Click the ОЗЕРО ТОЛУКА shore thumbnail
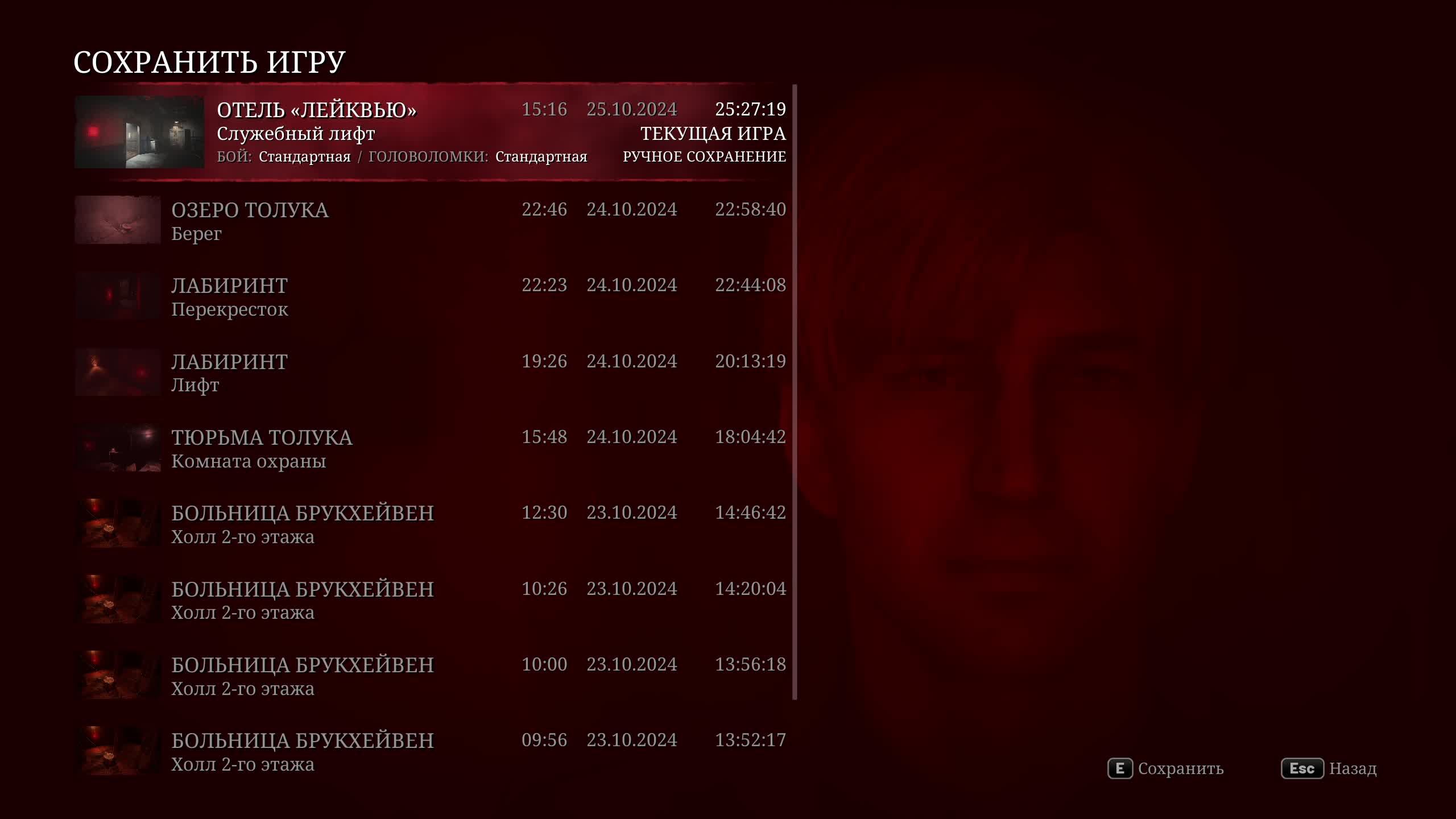 [x=117, y=221]
